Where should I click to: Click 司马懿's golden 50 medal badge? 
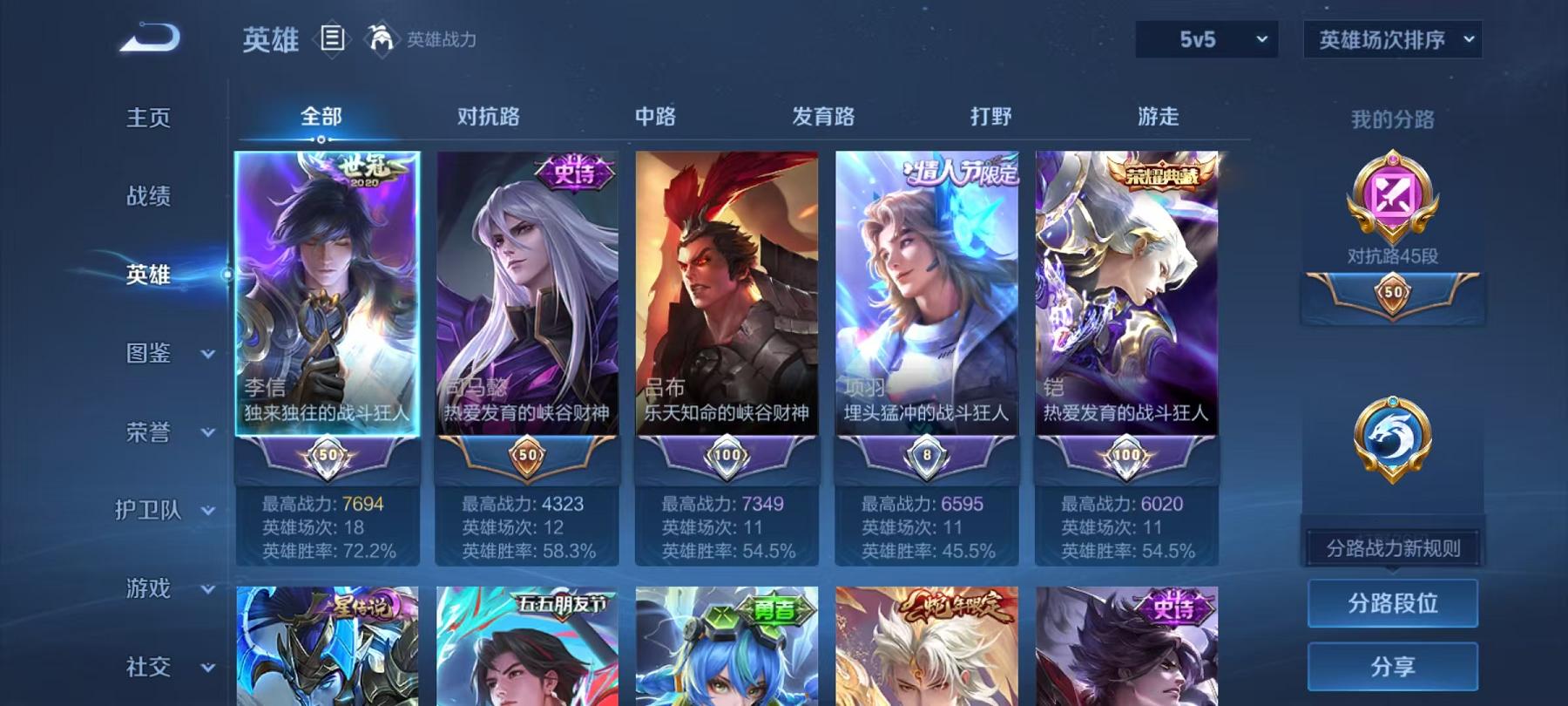(x=526, y=454)
